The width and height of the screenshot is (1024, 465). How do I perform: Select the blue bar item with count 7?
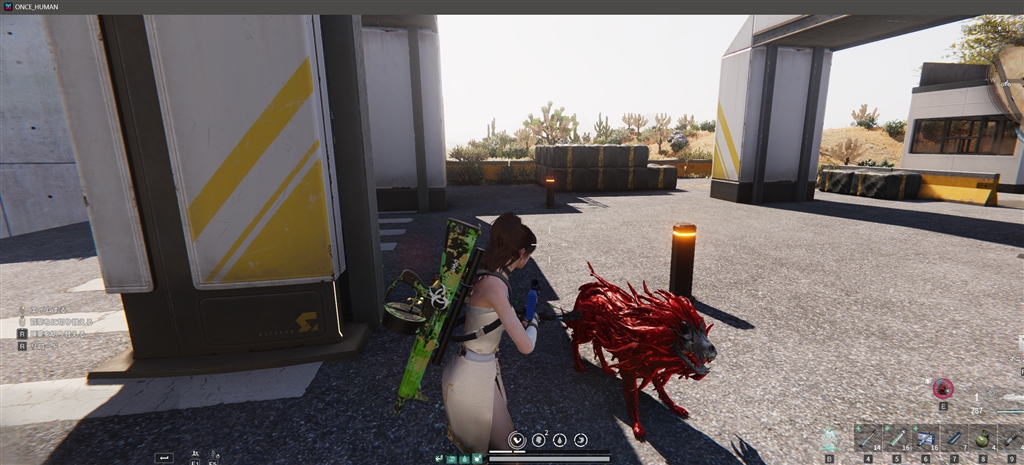click(953, 438)
